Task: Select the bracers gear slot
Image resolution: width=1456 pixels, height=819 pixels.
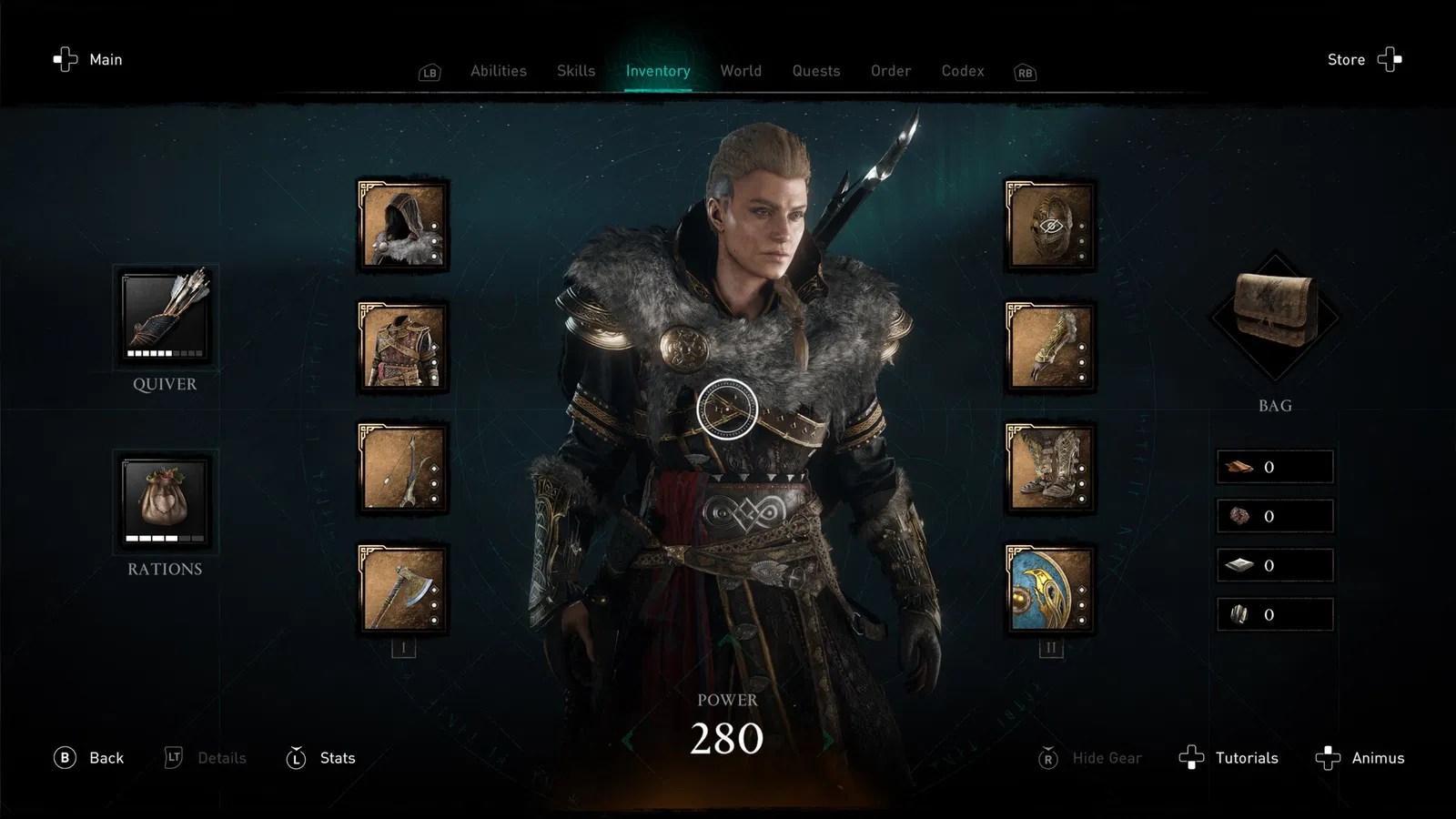Action: [1049, 347]
